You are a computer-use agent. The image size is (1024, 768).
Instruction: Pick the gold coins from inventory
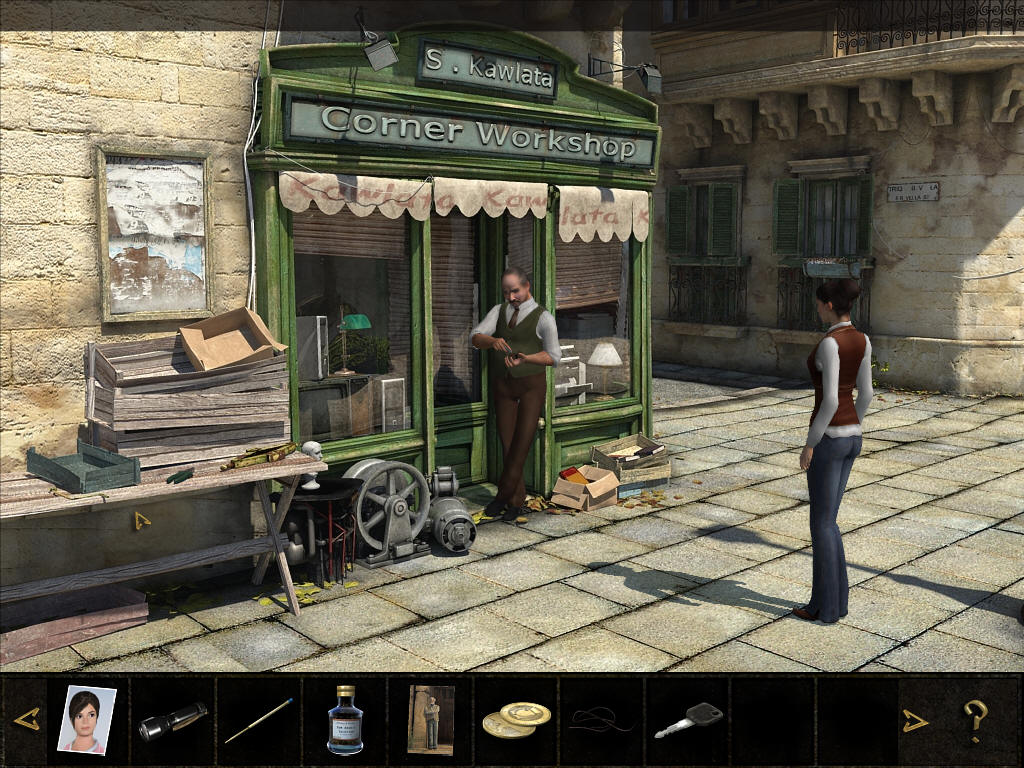[516, 720]
